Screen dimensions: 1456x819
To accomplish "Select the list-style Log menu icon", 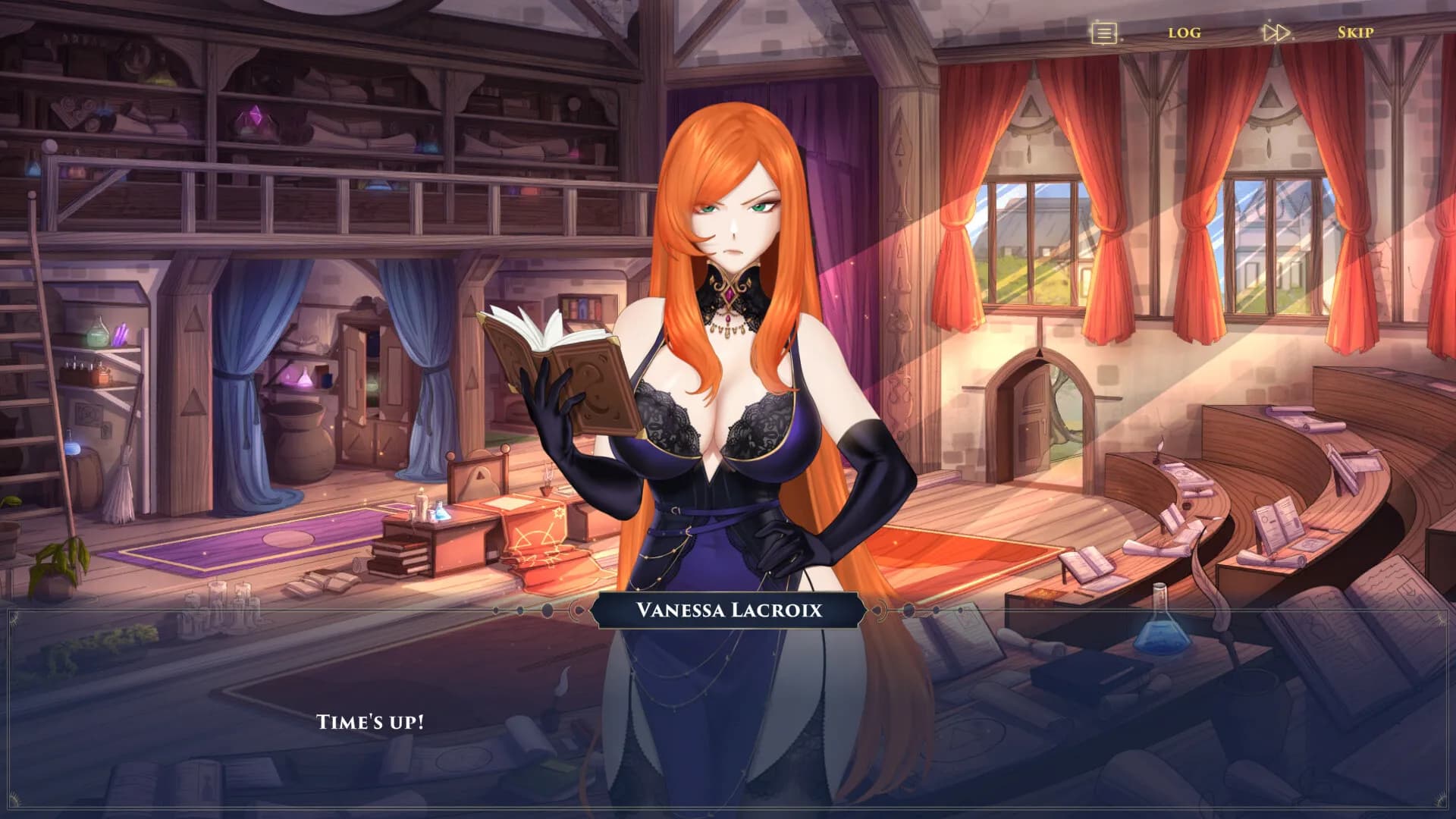I will coord(1104,32).
